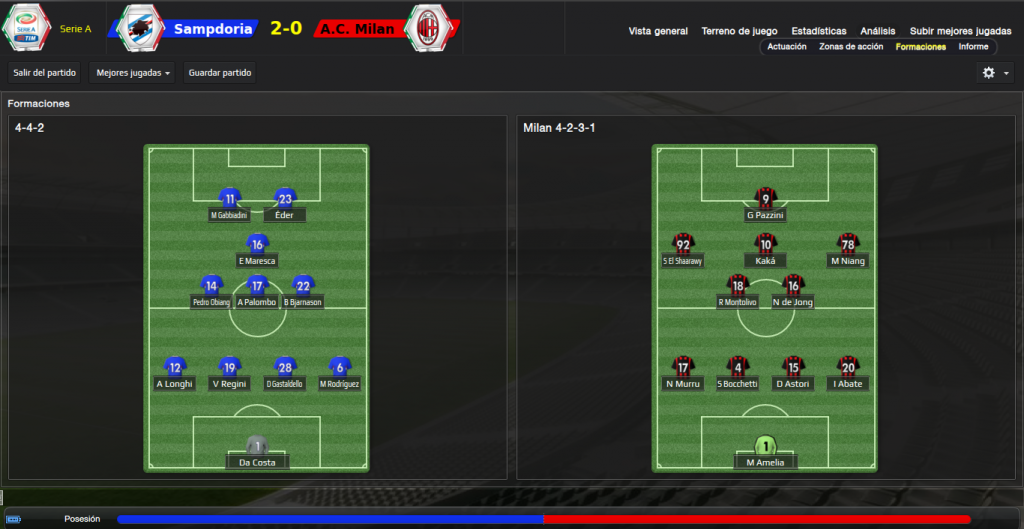This screenshot has width=1024, height=529.
Task: Click the Sampdoria team name in header
Action: point(212,29)
